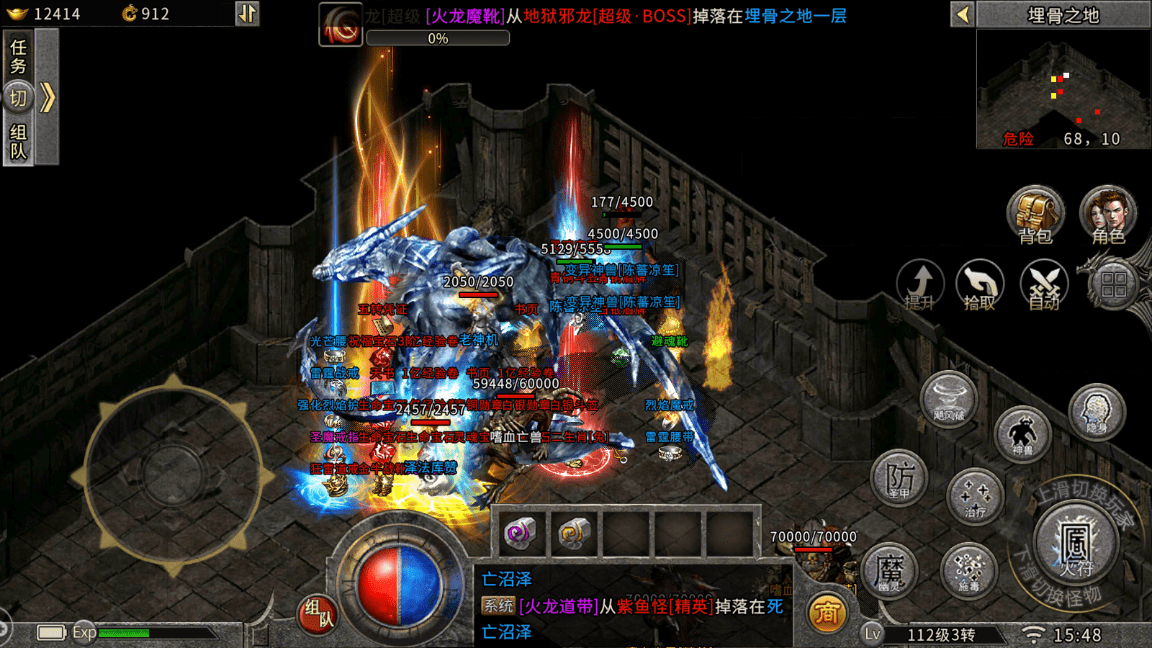Tap the 提升 upgrade arrow button
The width and height of the screenshot is (1152, 648).
[920, 284]
